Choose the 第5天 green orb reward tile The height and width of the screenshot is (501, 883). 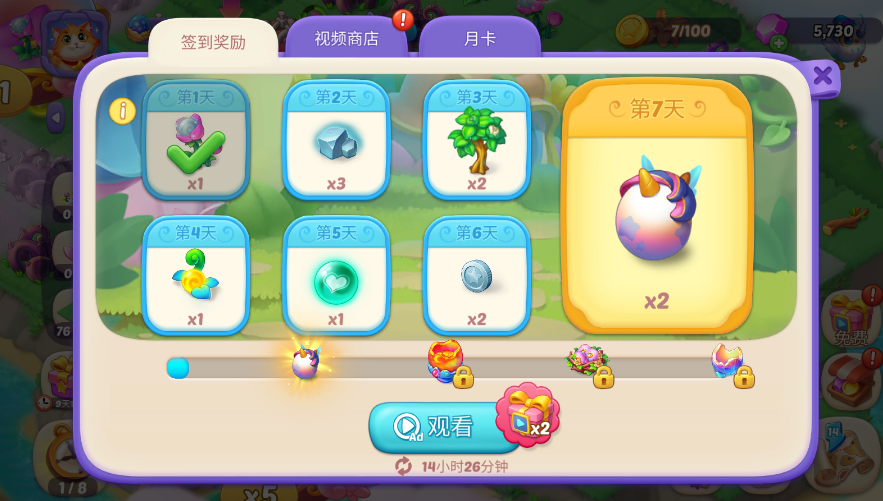tap(336, 276)
